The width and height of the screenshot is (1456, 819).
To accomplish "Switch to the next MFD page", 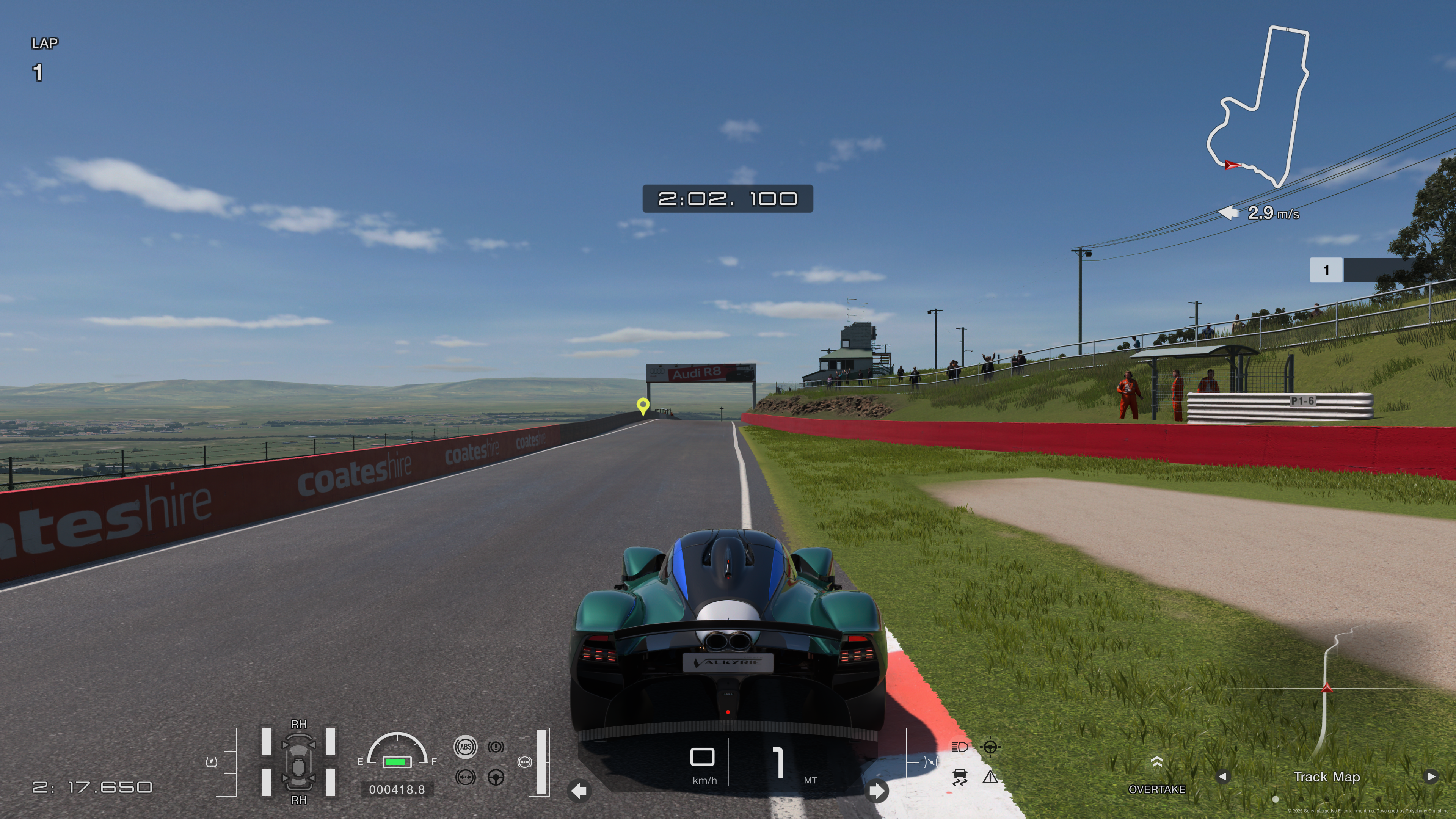I will pyautogui.click(x=1431, y=777).
